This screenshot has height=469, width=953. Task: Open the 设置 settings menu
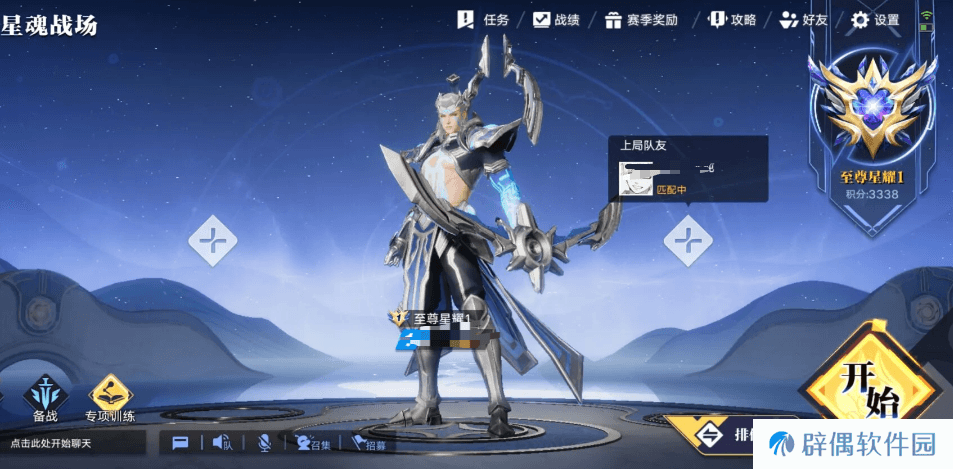[x=875, y=19]
